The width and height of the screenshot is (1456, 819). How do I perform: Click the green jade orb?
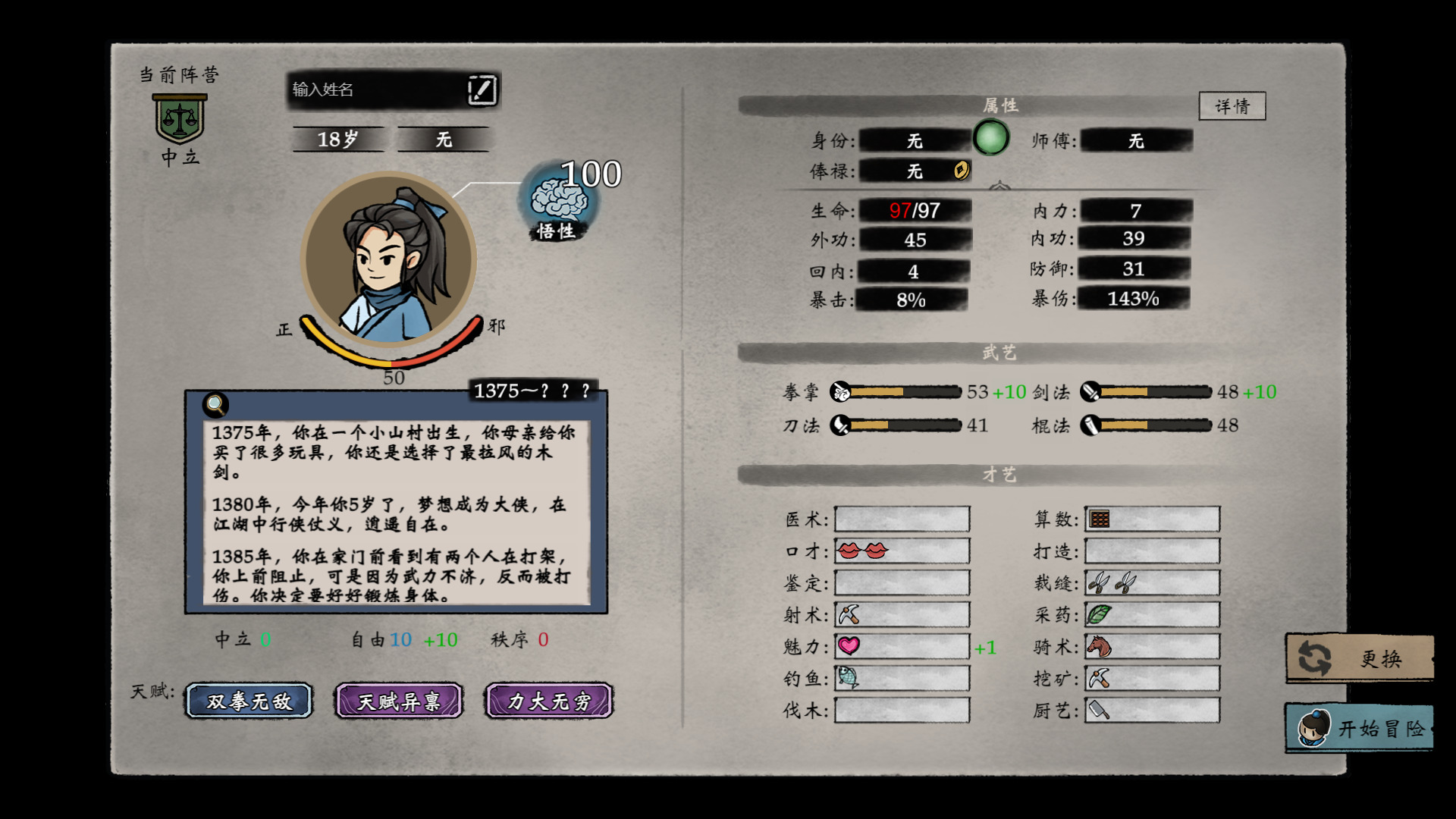(990, 138)
